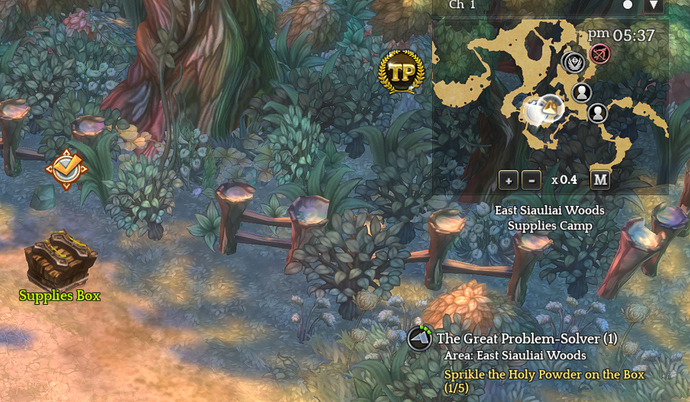Screen dimensions: 690x402
Task: Expand the channel dropdown arrow
Action: click(654, 5)
